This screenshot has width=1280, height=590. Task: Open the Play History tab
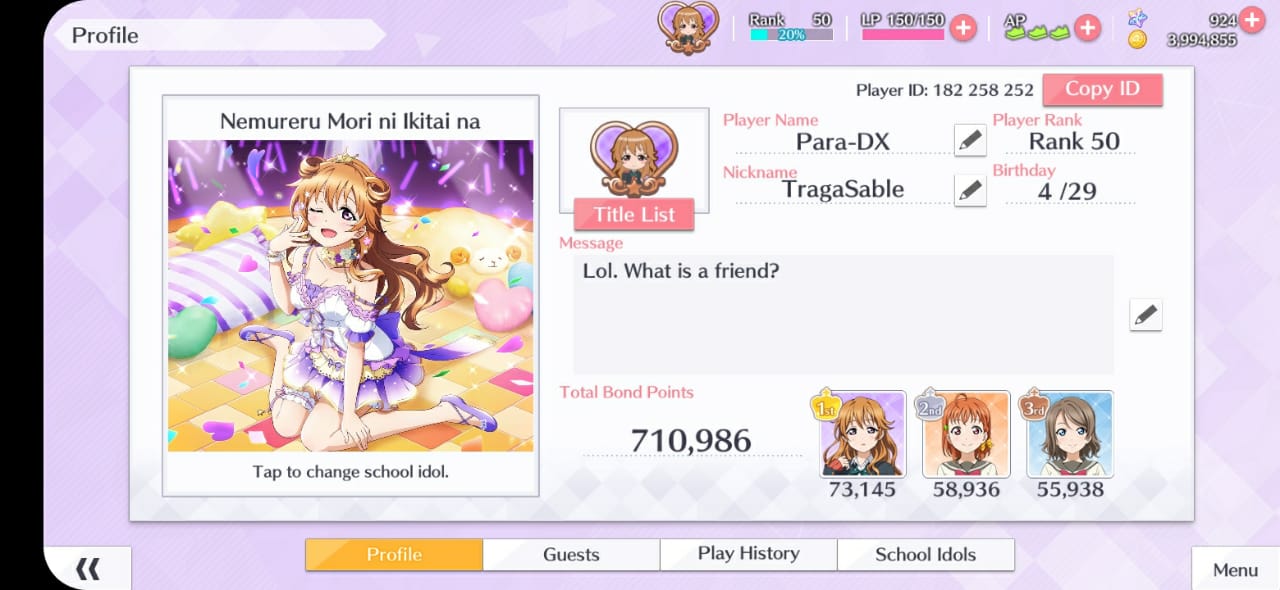748,555
